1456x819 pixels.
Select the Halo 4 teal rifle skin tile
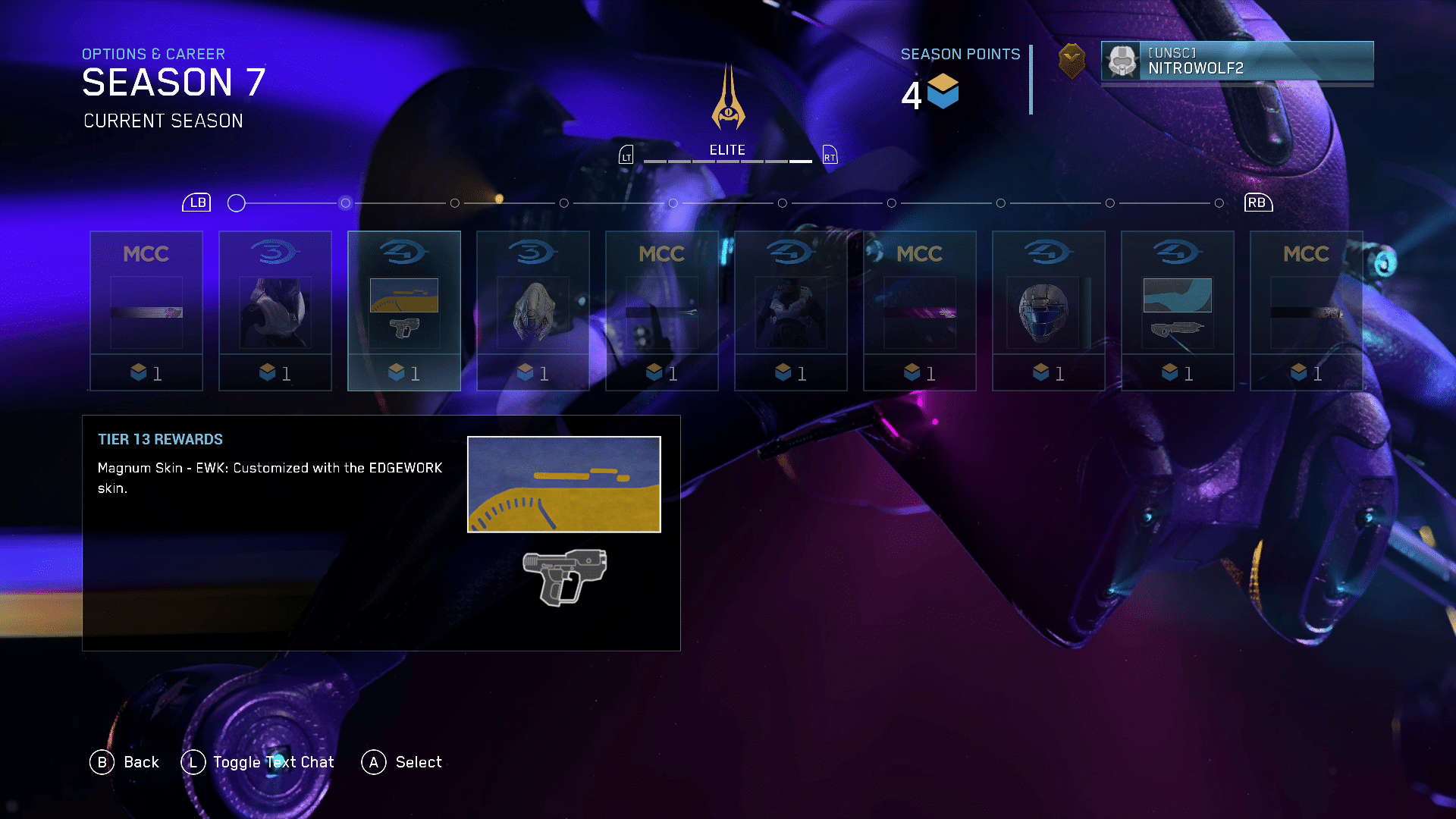[1178, 311]
